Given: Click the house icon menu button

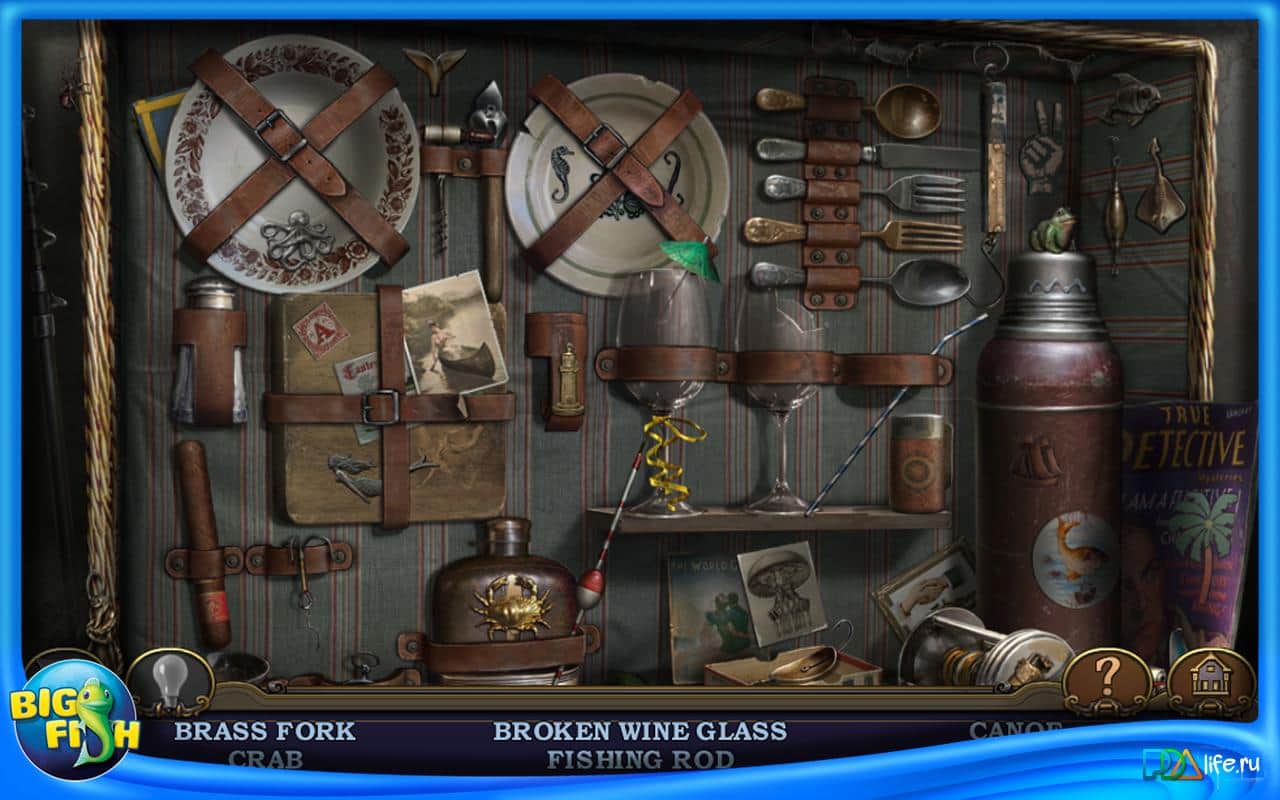Looking at the screenshot, I should [1212, 683].
